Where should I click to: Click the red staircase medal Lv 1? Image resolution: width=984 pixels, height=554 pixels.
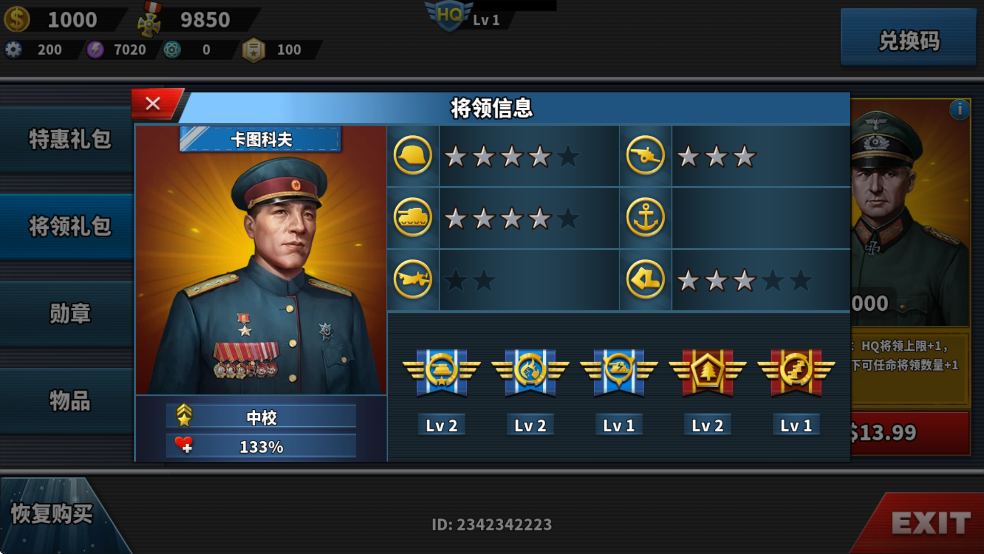796,372
